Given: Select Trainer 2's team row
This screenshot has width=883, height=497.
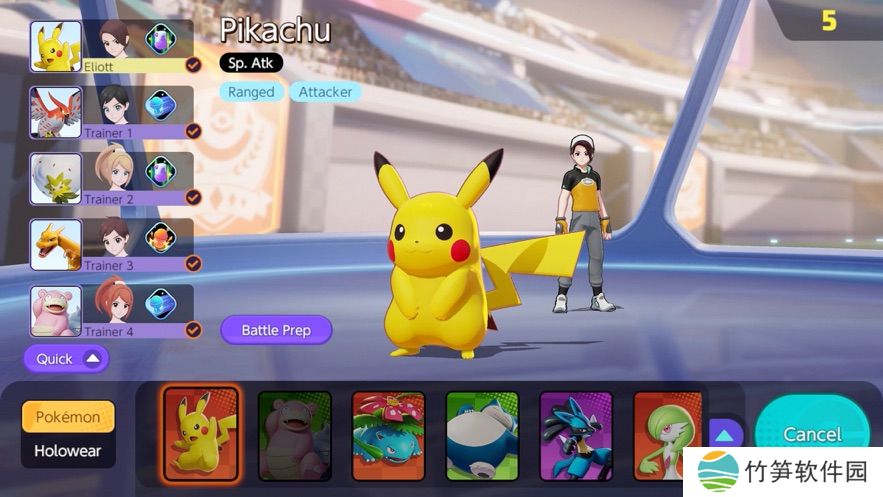Looking at the screenshot, I should click(114, 178).
